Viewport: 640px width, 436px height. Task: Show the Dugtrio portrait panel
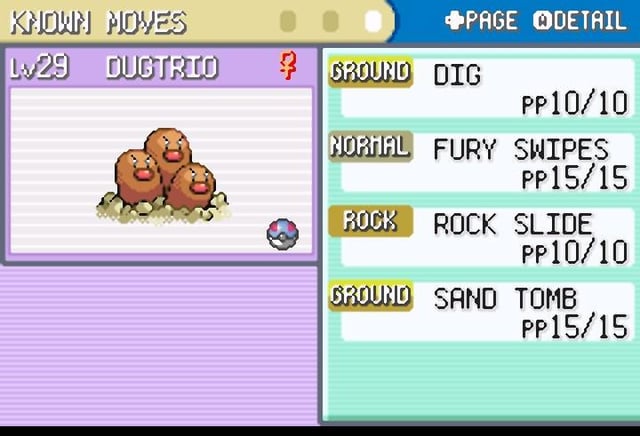(x=160, y=170)
